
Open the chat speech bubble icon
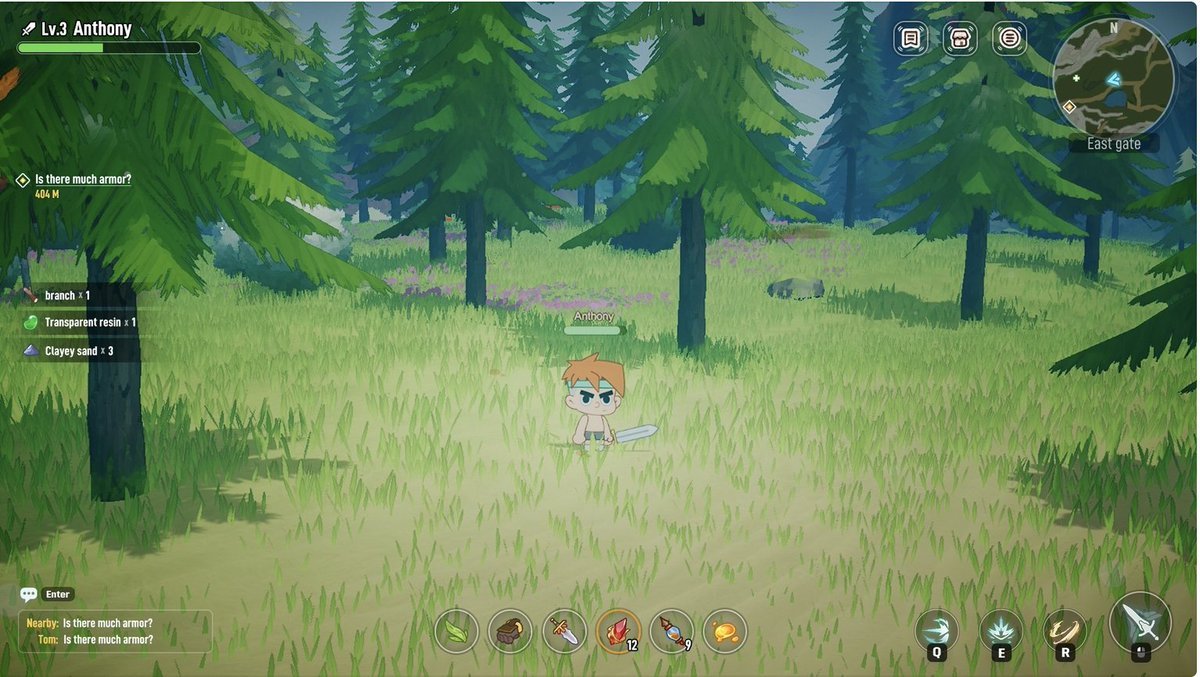[29, 594]
